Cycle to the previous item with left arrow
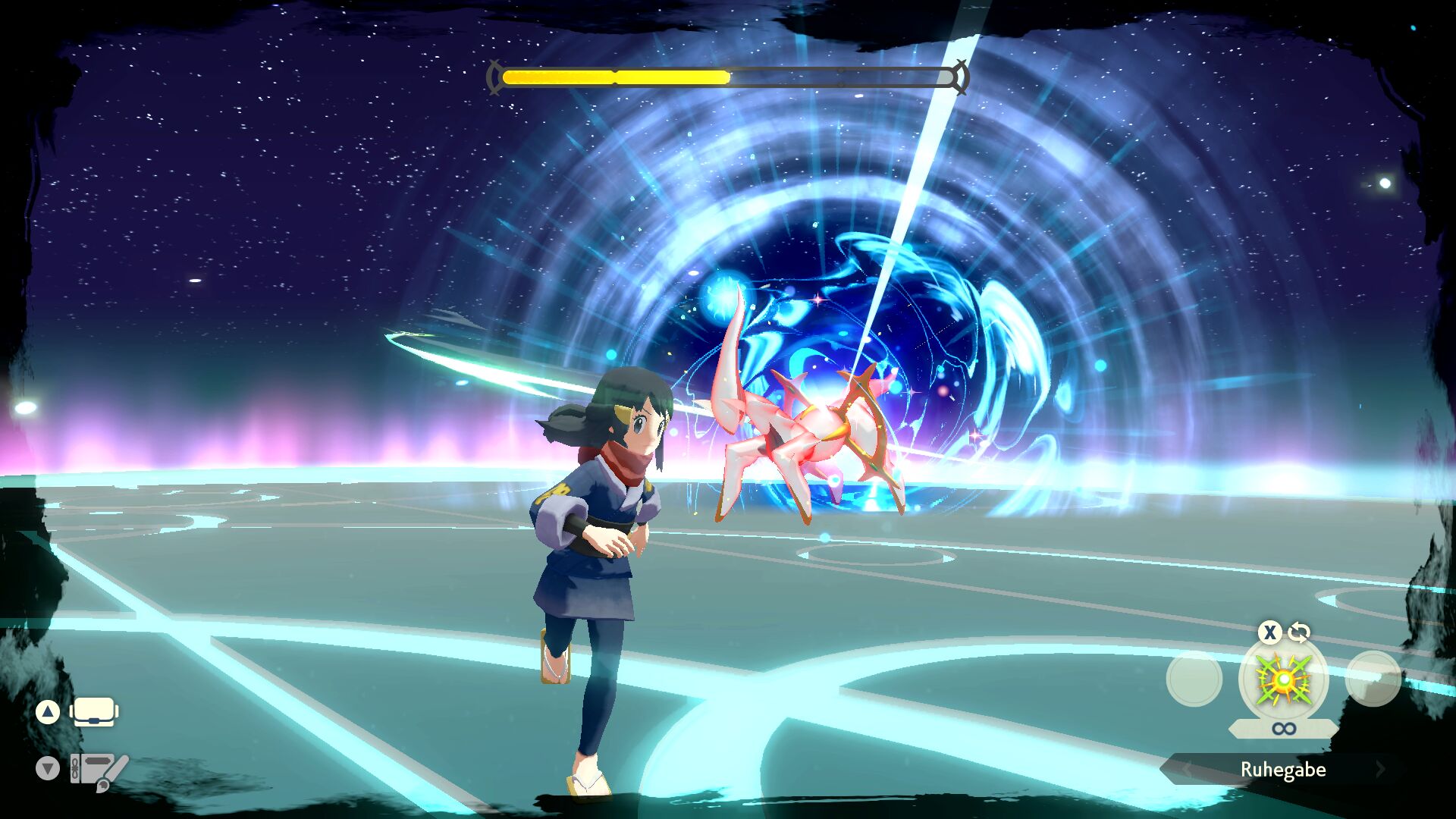 [x=1186, y=769]
